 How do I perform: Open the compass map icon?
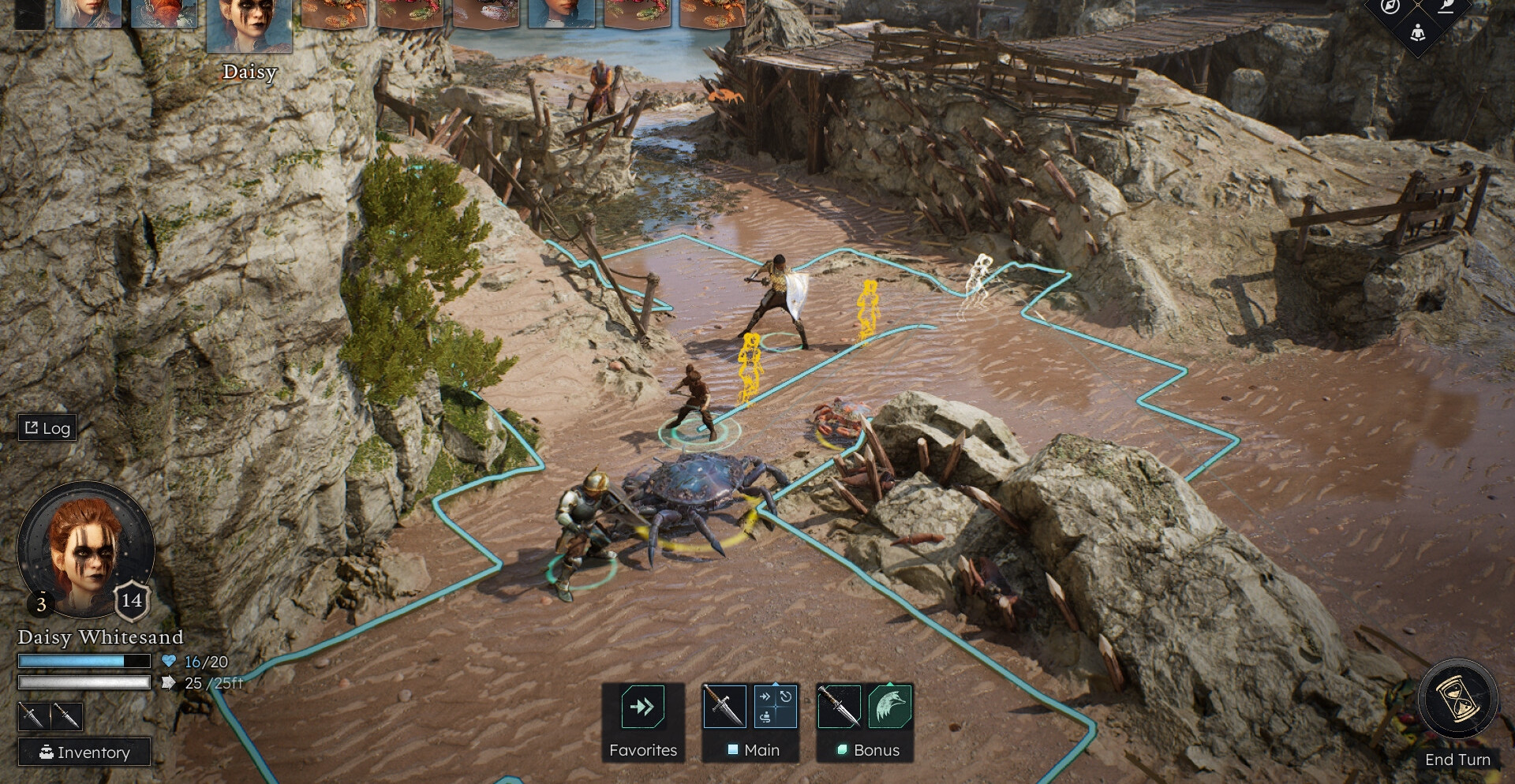pos(1390,7)
